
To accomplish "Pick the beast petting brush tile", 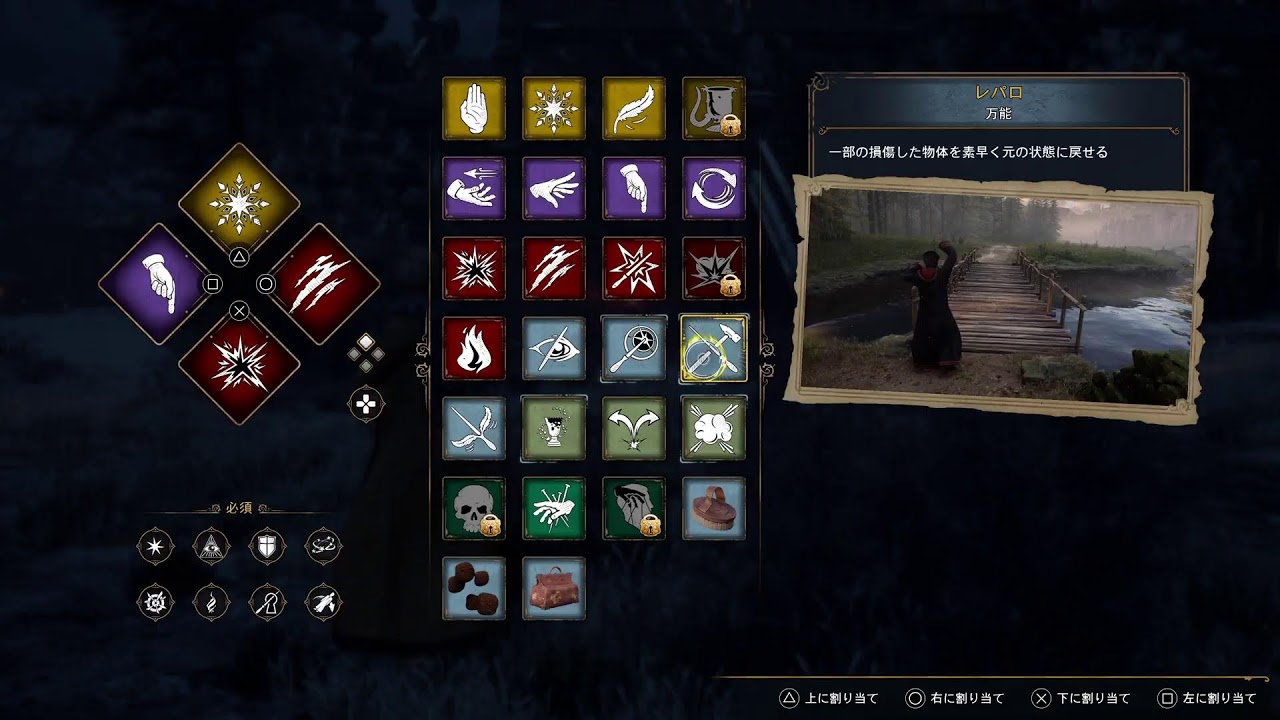I will click(714, 508).
